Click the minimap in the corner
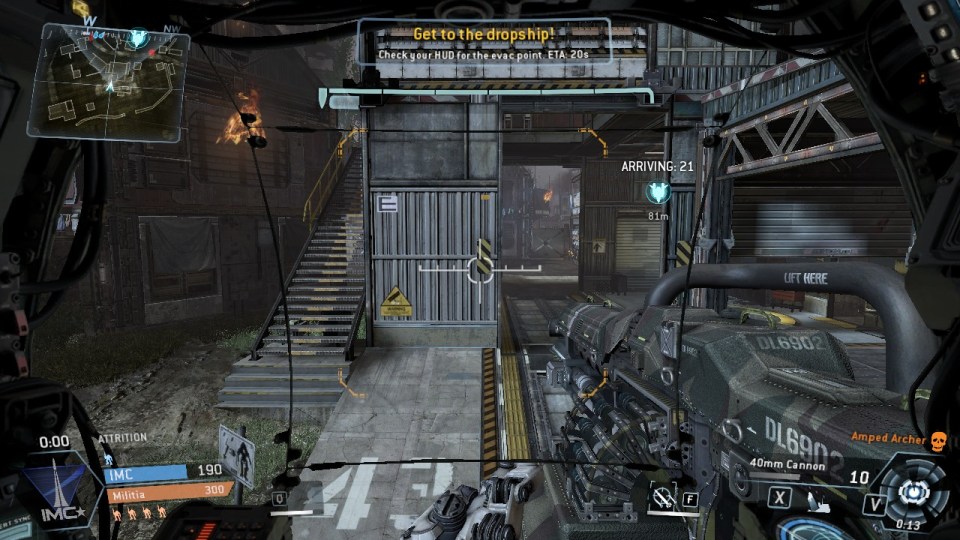Screen dimensions: 960x540 (108, 80)
